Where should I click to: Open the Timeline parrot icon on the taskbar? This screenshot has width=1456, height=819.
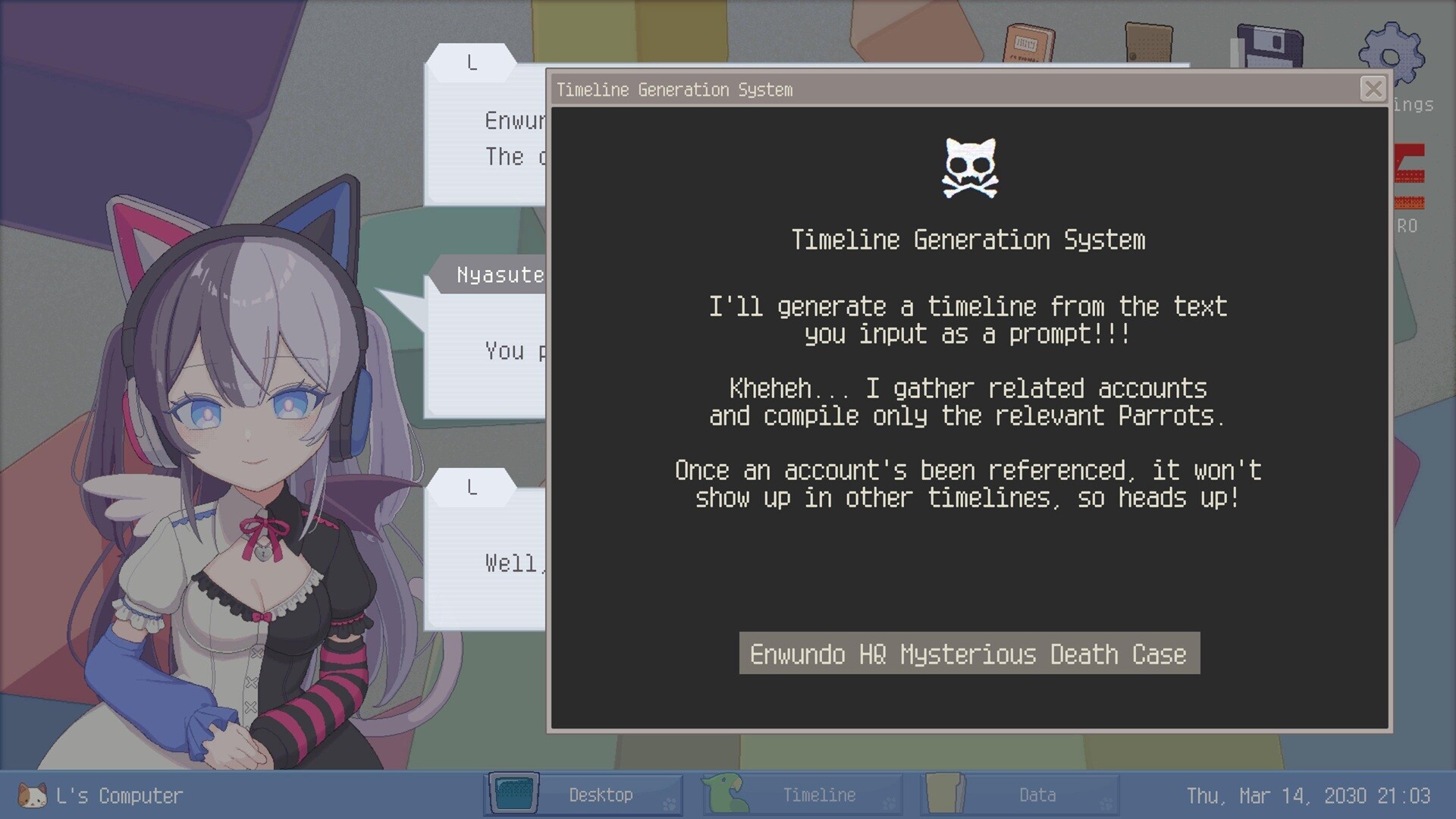point(723,795)
